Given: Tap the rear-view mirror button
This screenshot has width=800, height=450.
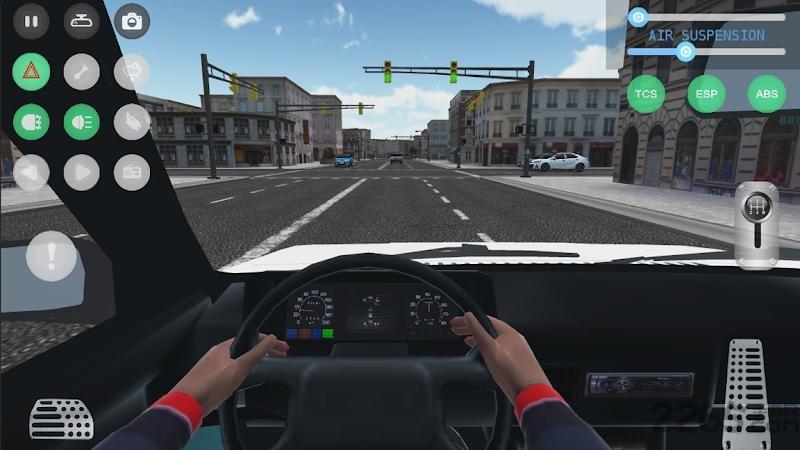Looking at the screenshot, I should point(81,20).
